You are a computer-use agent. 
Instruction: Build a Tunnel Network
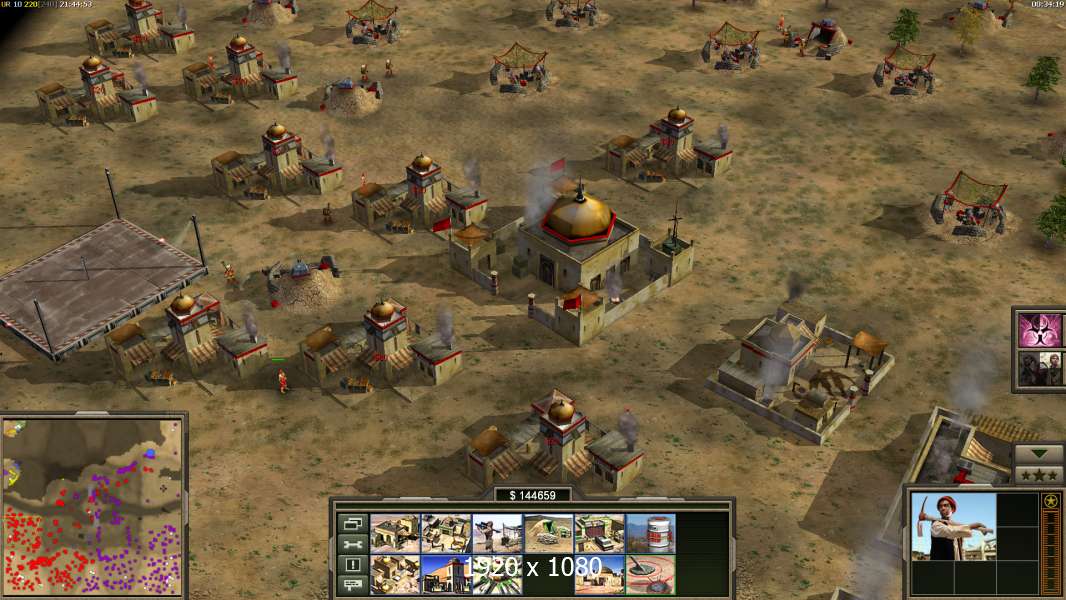click(x=548, y=533)
